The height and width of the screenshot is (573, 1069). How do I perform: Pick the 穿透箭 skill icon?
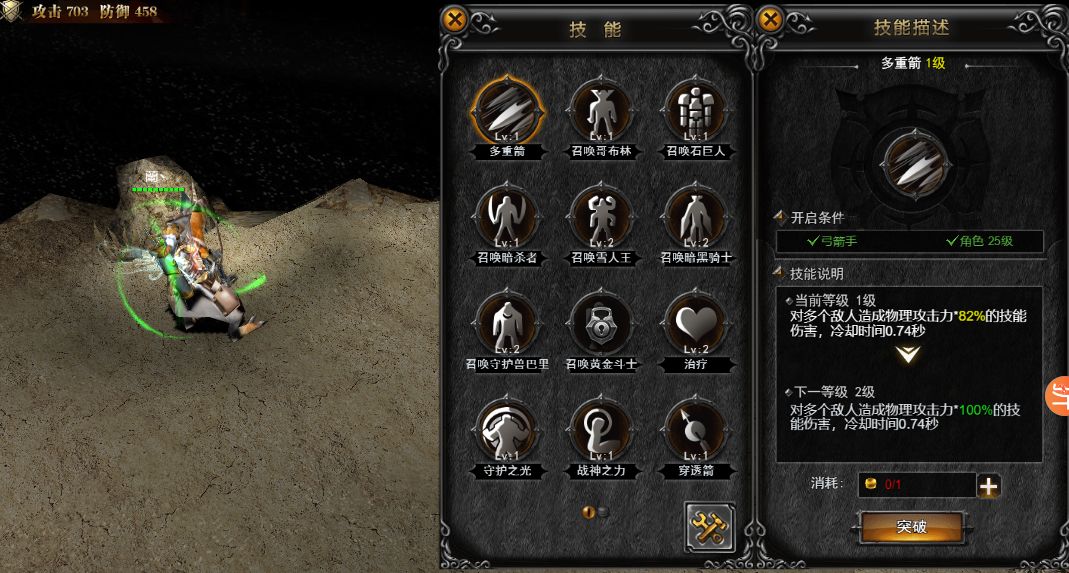[x=696, y=430]
